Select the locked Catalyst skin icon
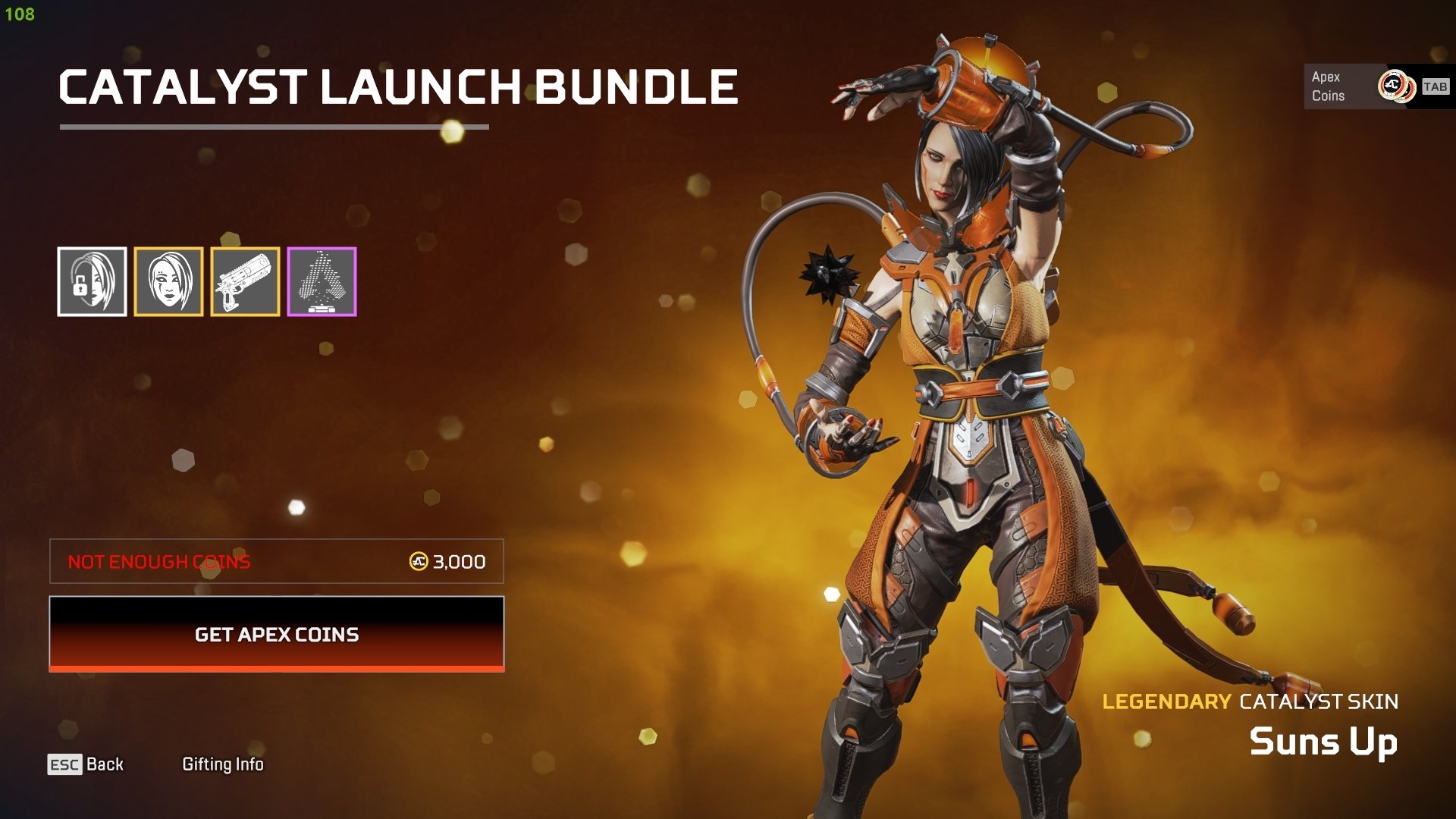 tap(93, 281)
